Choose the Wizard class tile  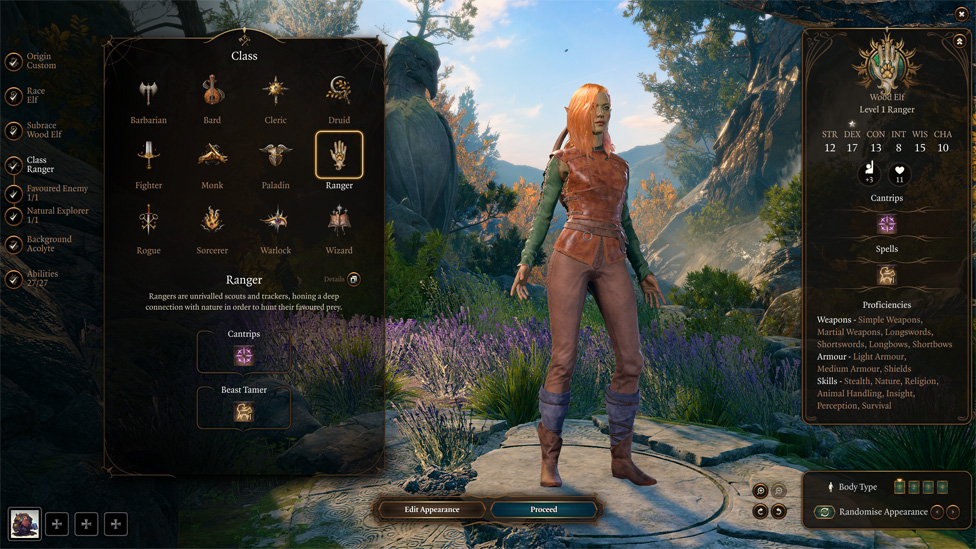(339, 221)
